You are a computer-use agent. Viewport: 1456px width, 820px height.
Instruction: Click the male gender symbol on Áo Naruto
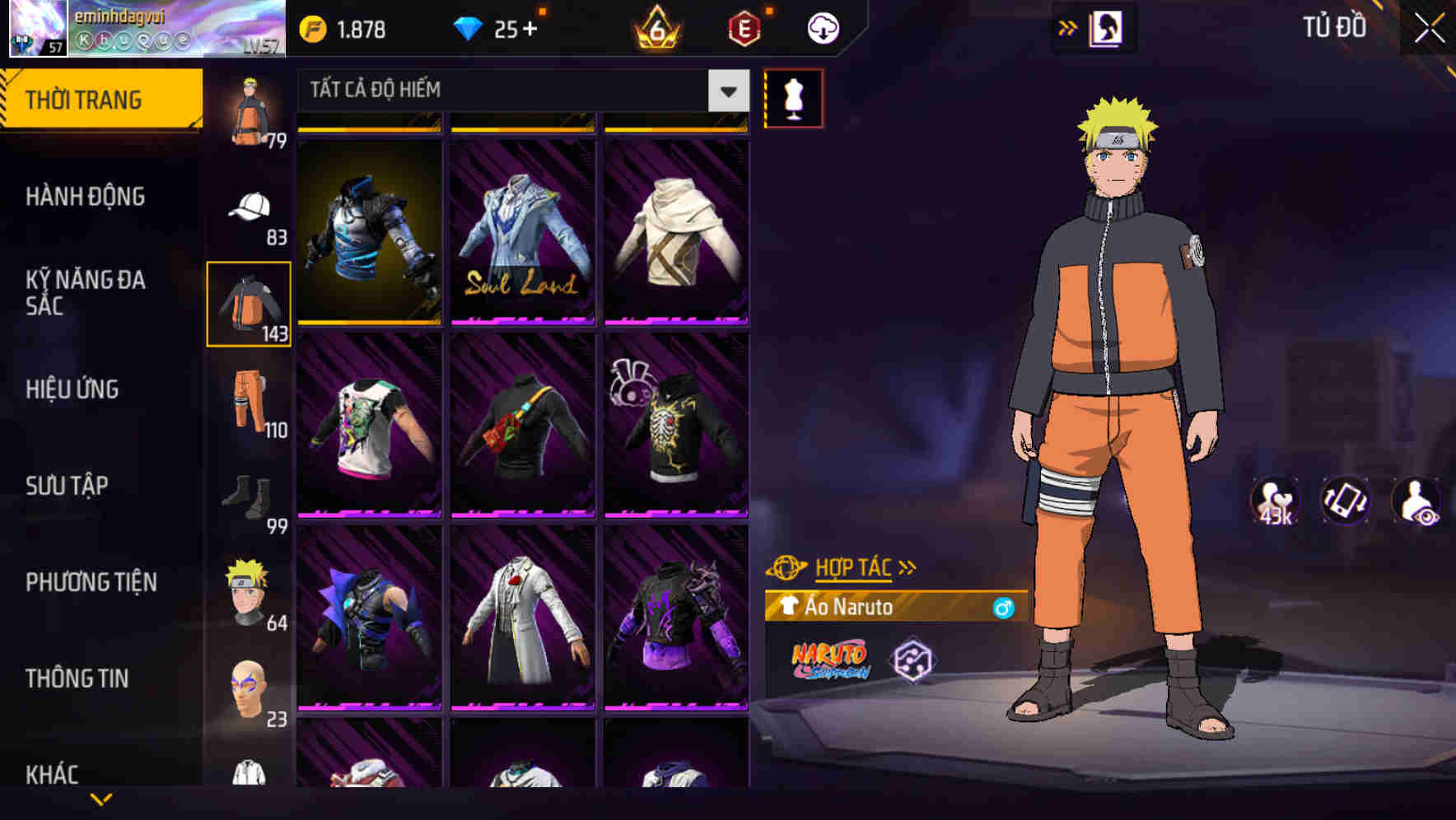[x=1003, y=608]
